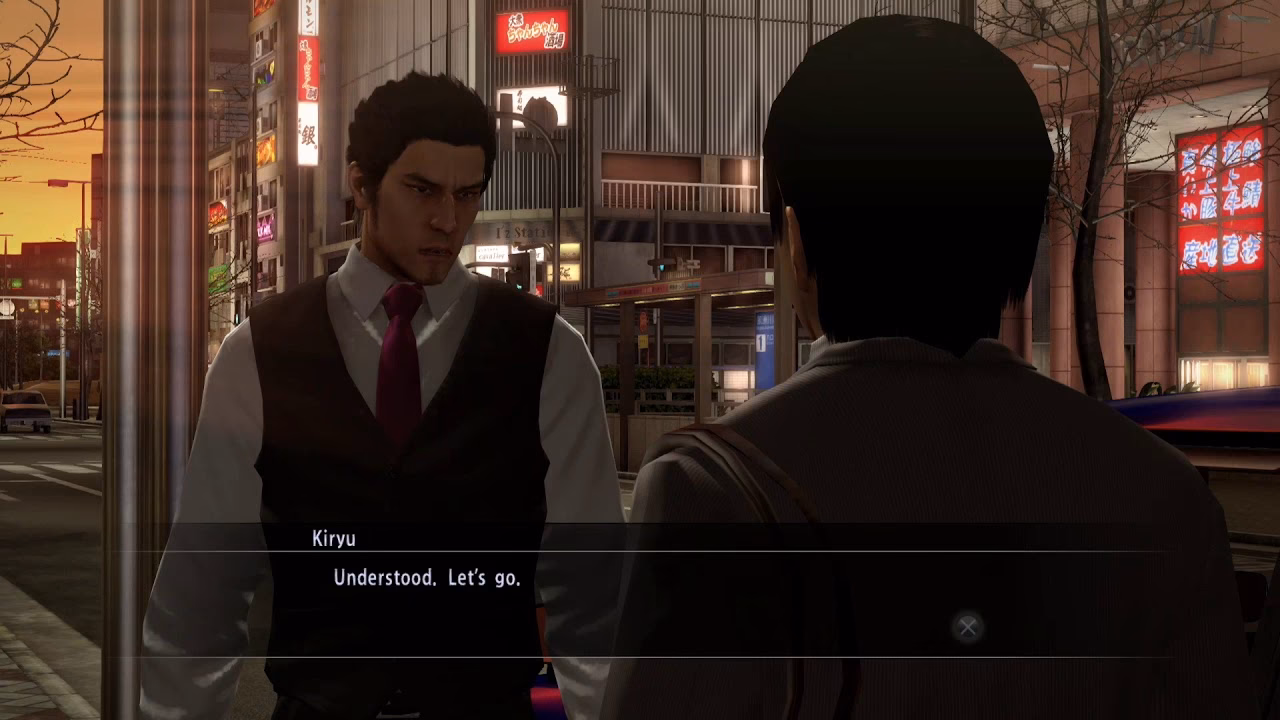Click the white car parked on the street
1280x720 pixels.
coord(25,410)
